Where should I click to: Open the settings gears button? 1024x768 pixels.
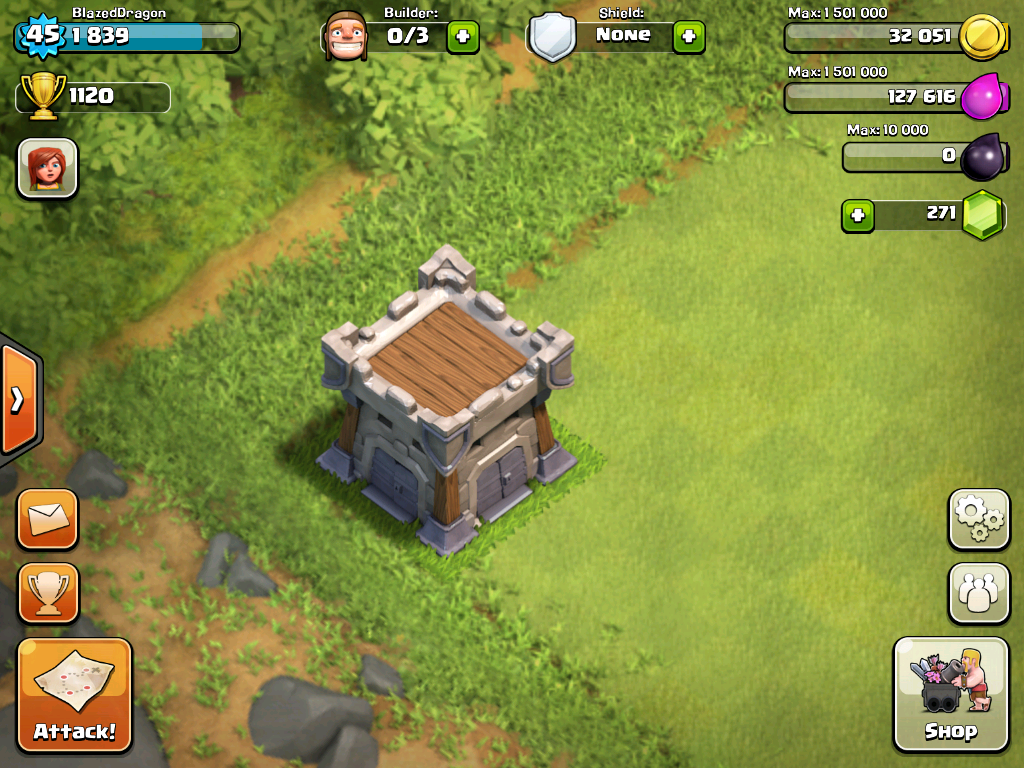point(978,519)
